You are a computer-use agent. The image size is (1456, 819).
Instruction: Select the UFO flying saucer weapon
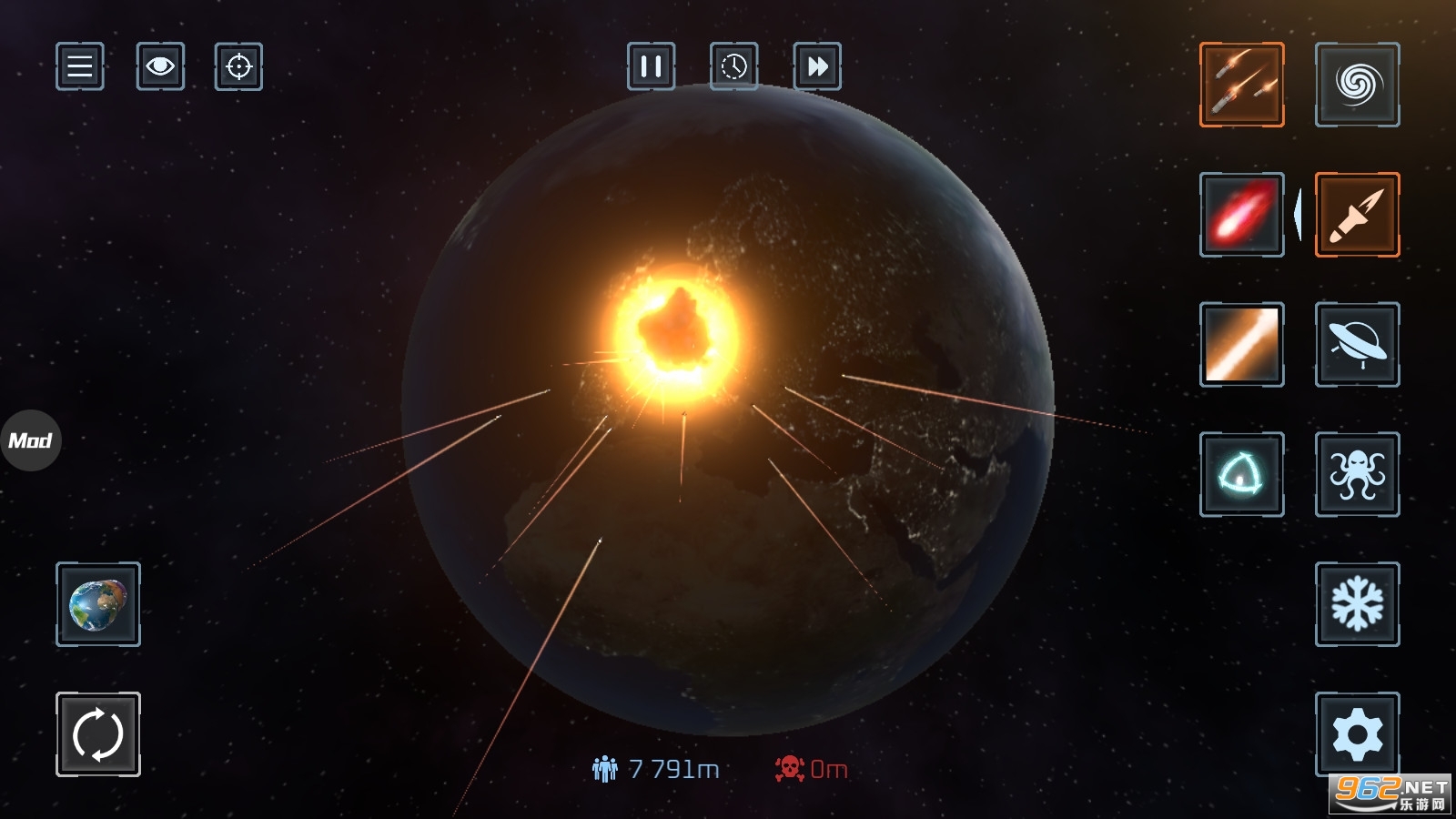[1357, 345]
